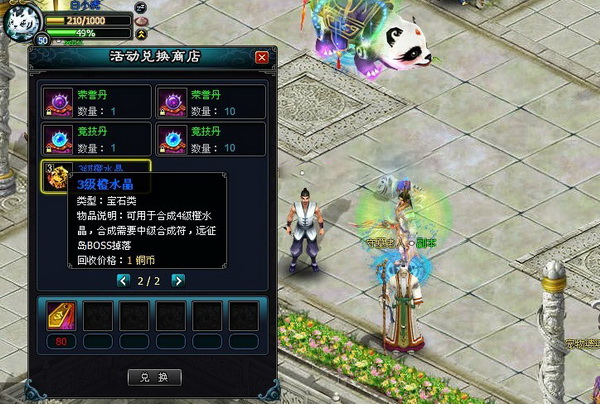Go to the previous shop page
The height and width of the screenshot is (404, 600).
coord(123,281)
